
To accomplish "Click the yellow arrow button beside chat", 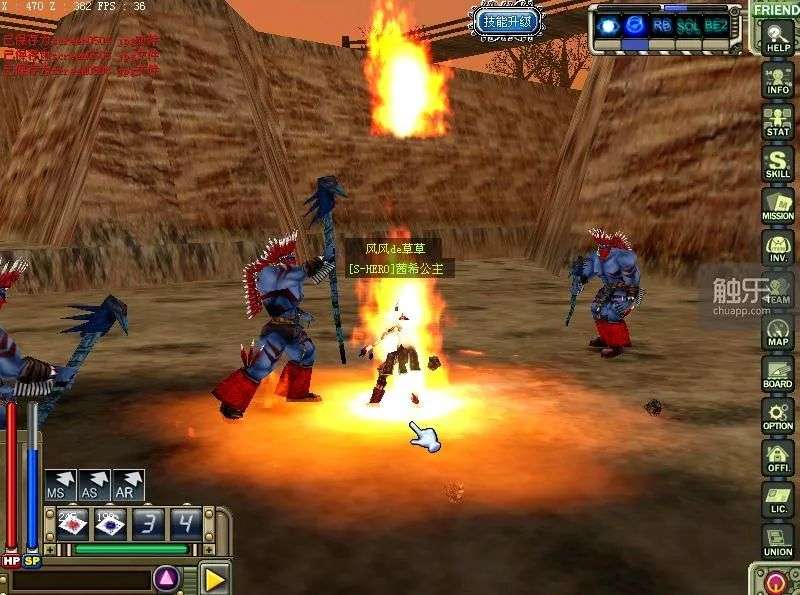I will point(214,578).
